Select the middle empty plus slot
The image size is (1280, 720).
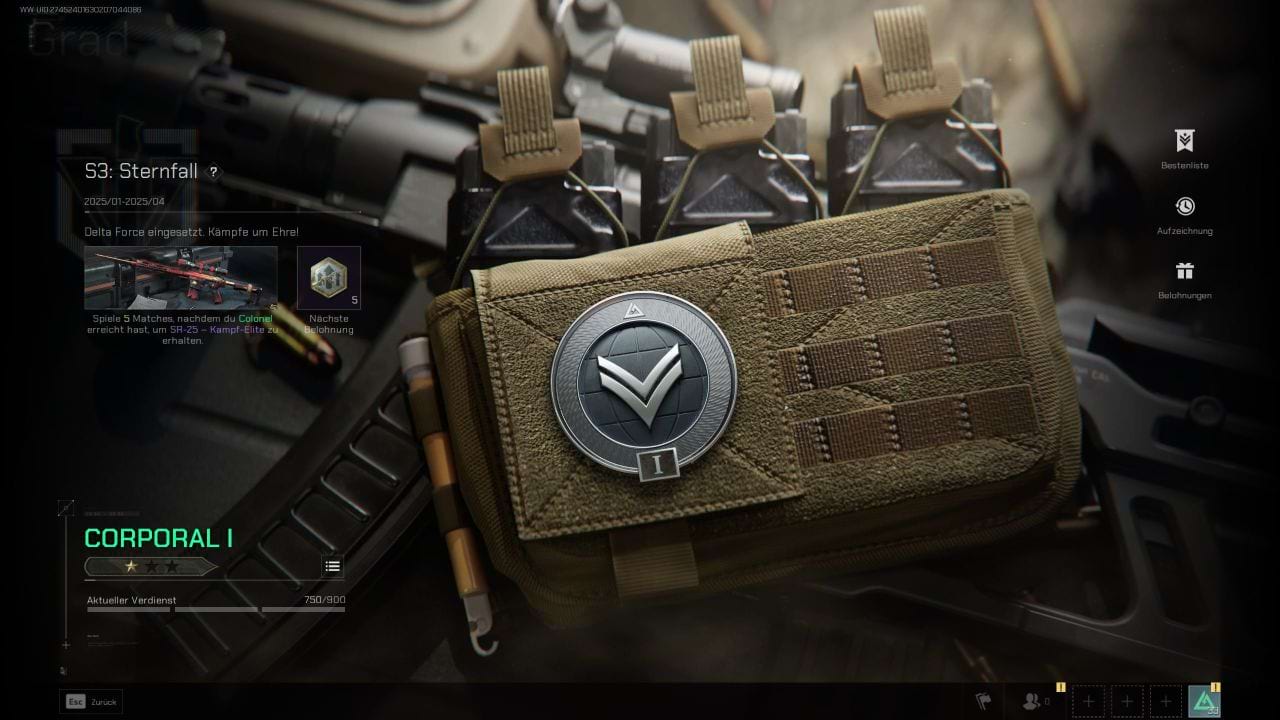pos(1126,701)
